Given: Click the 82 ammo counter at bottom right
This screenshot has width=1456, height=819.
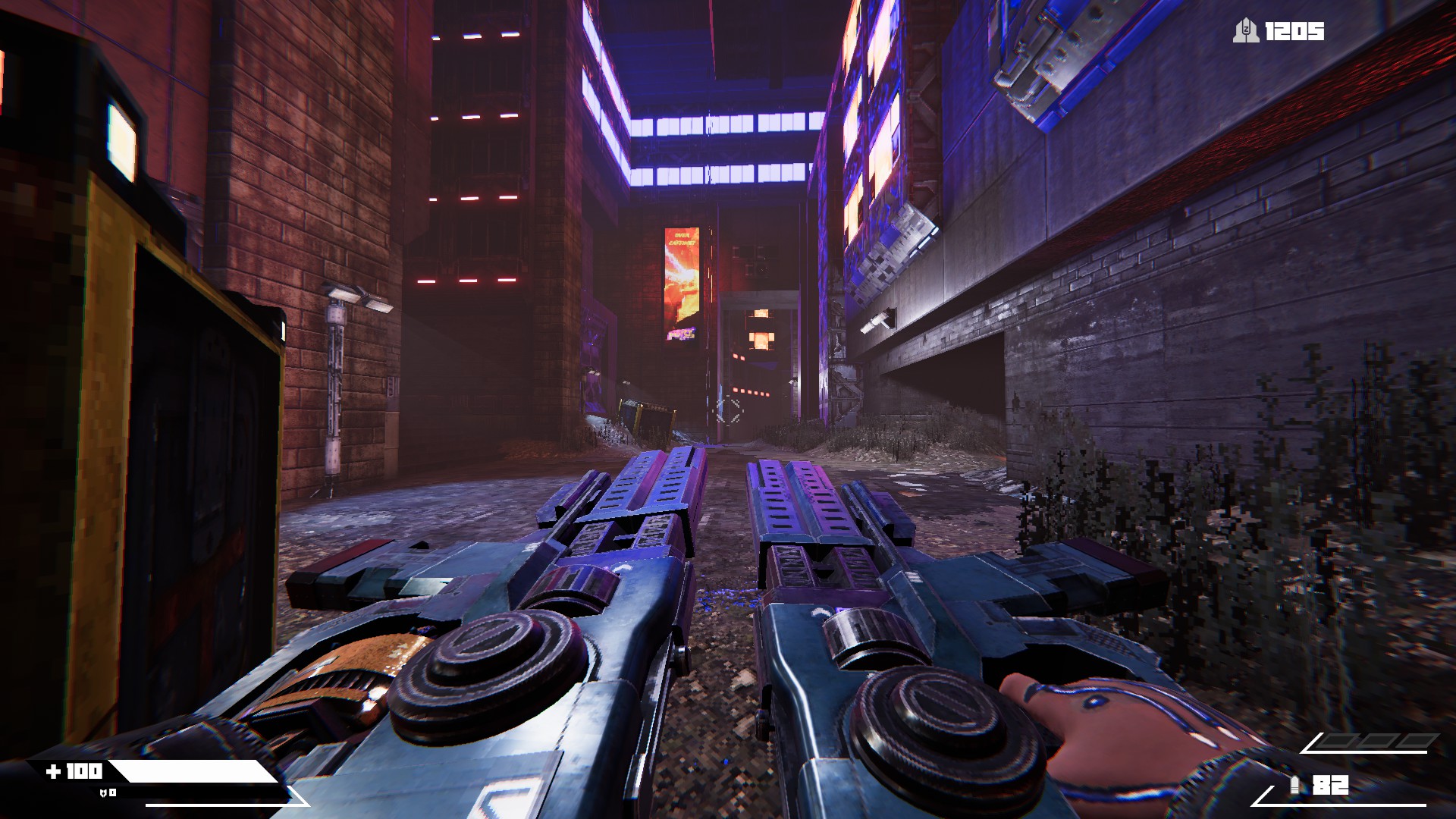Looking at the screenshot, I should click(1331, 784).
